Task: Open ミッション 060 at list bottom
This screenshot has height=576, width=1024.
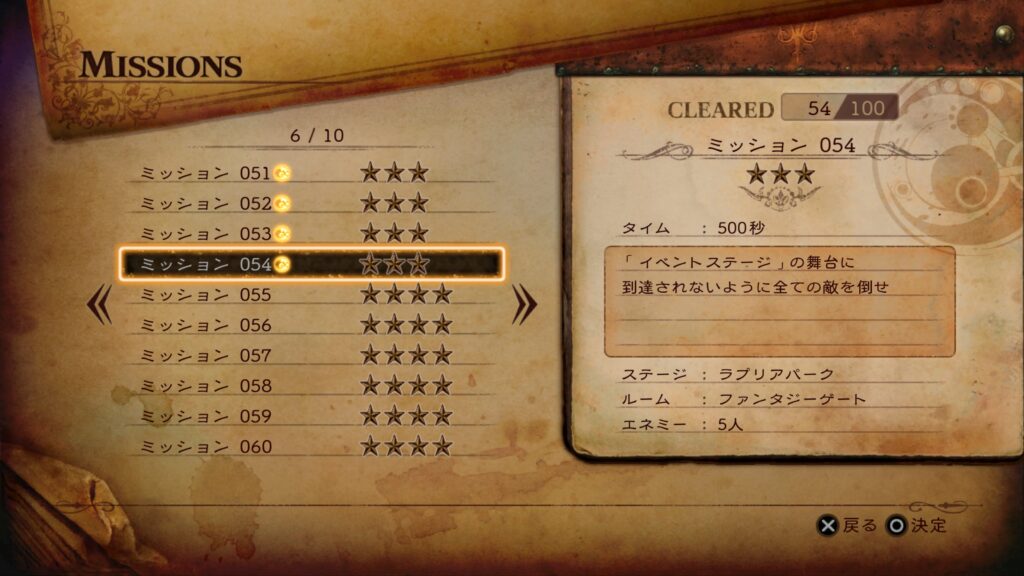Action: [x=310, y=446]
